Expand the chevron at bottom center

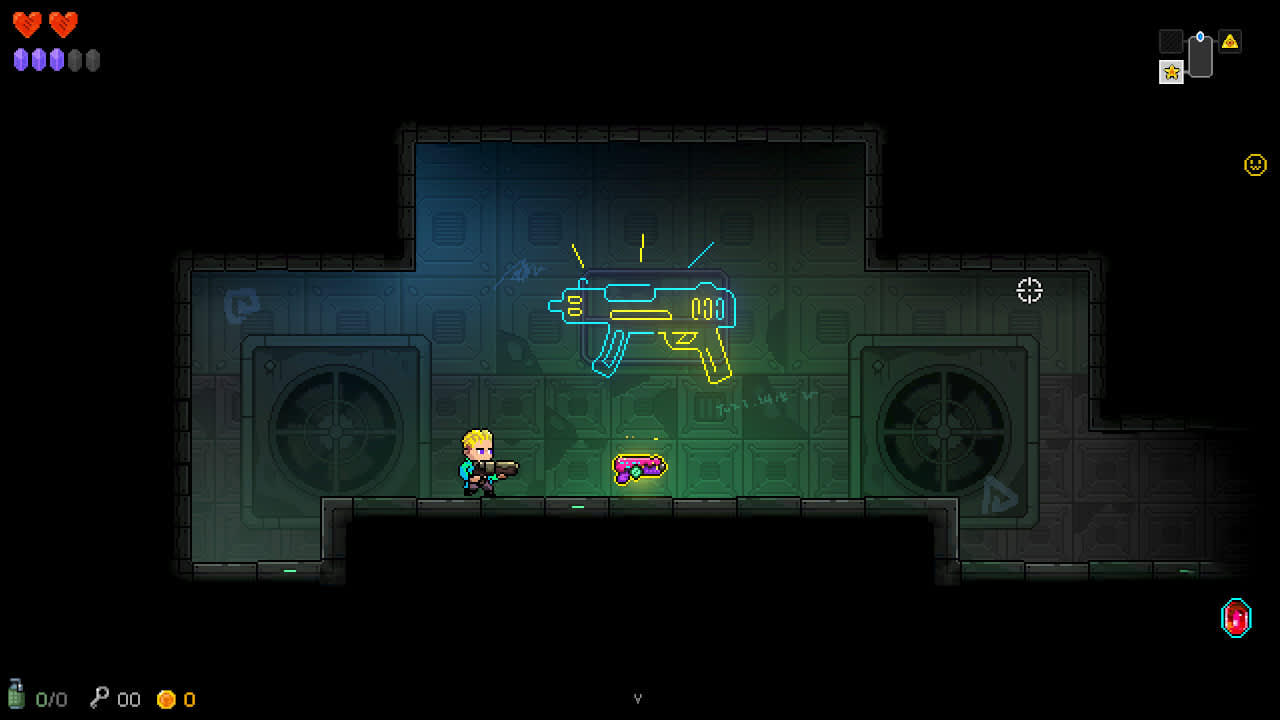[639, 697]
